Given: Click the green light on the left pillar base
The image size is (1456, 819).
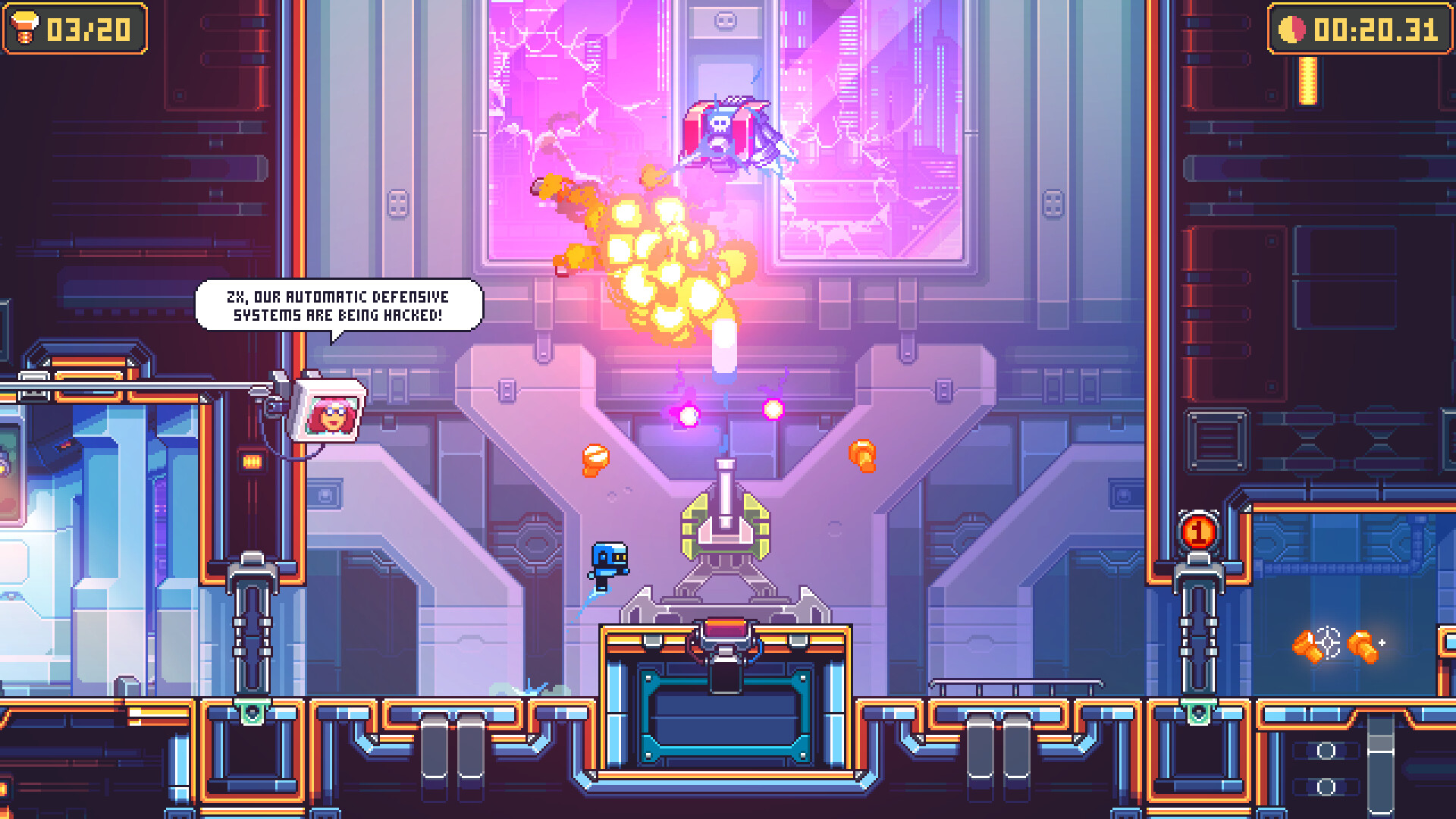Looking at the screenshot, I should coord(251,713).
